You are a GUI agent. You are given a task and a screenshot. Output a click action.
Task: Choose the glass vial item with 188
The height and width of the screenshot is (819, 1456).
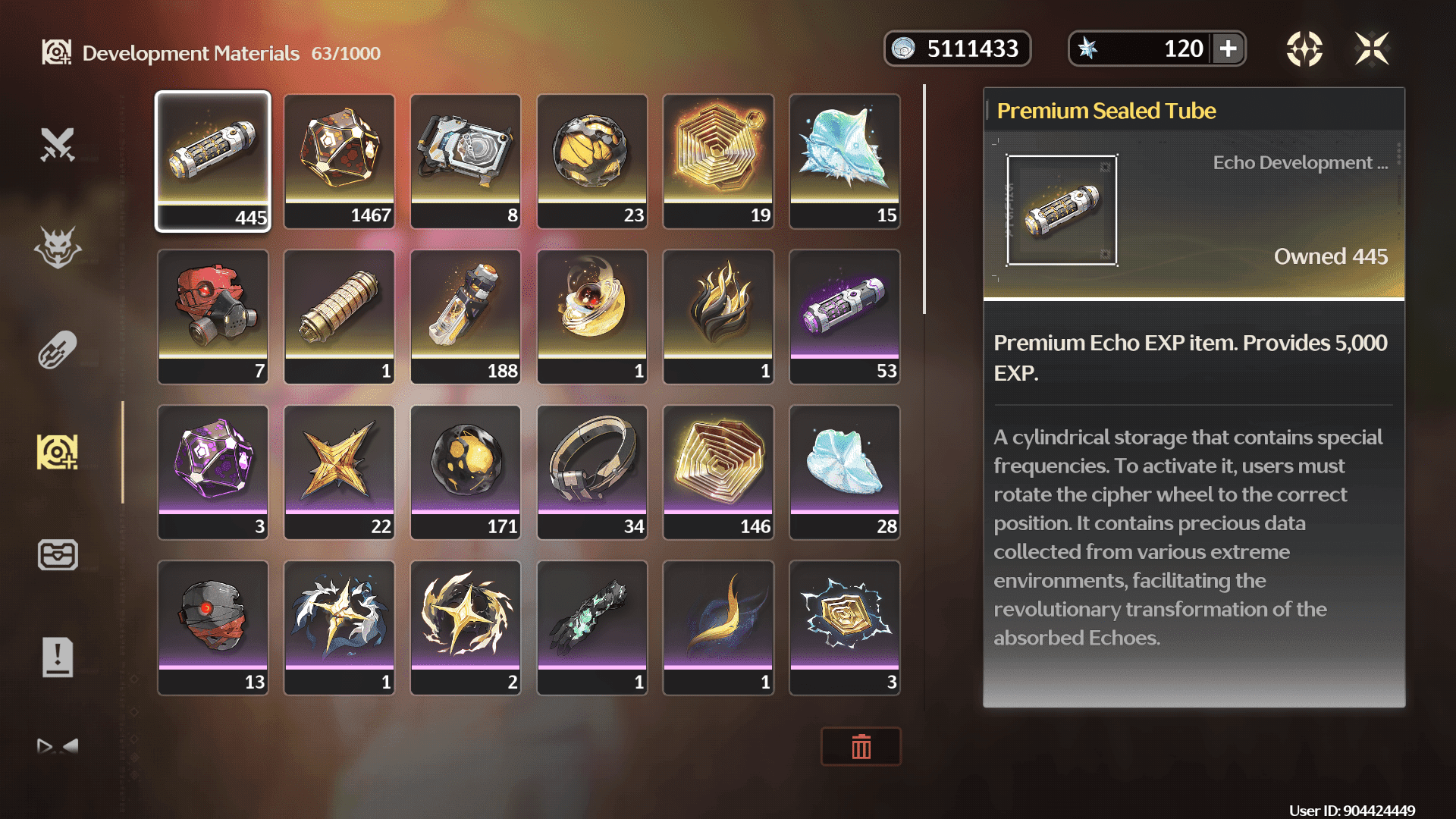pyautogui.click(x=466, y=316)
